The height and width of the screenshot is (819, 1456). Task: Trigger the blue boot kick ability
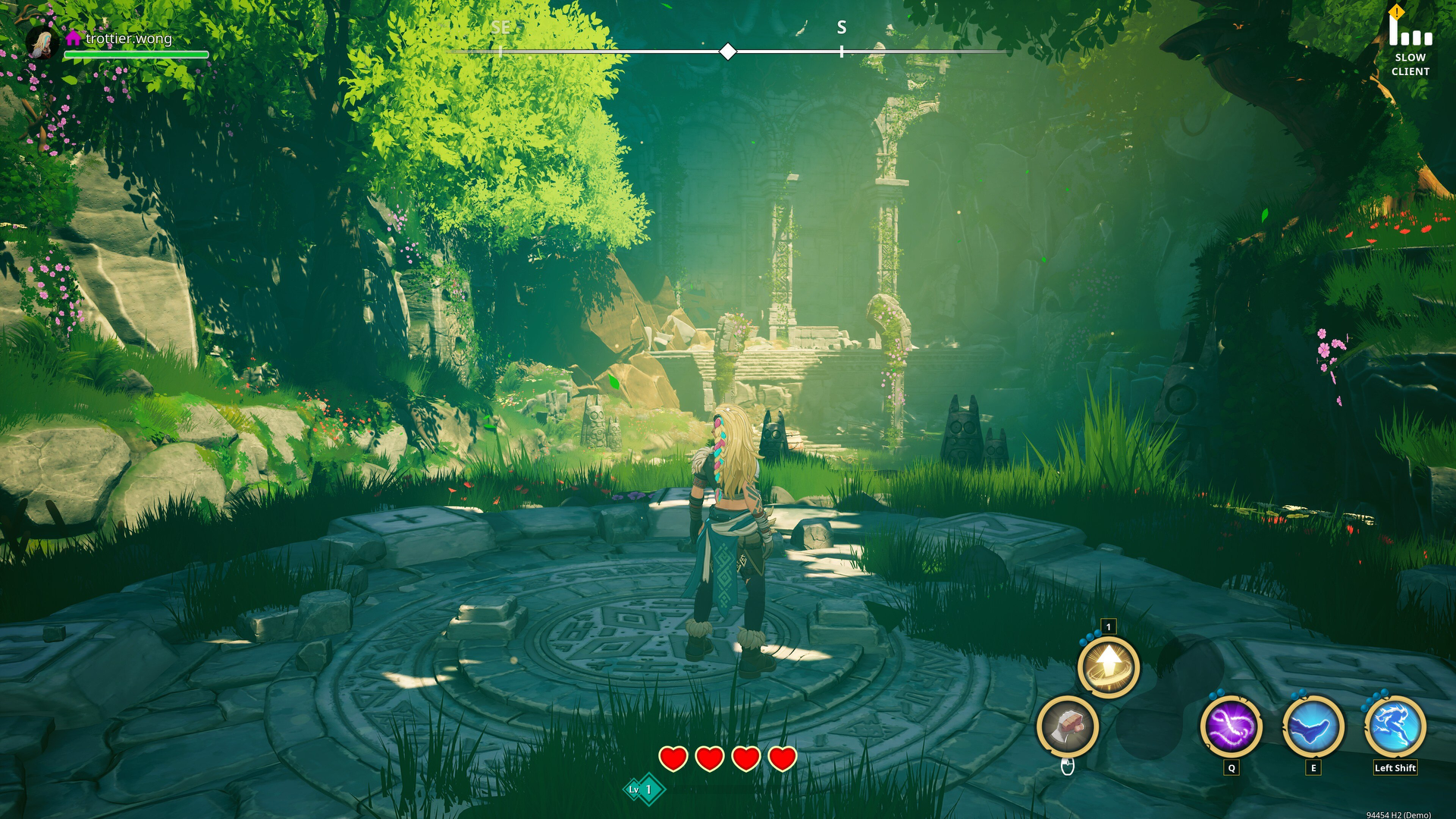point(1313,726)
